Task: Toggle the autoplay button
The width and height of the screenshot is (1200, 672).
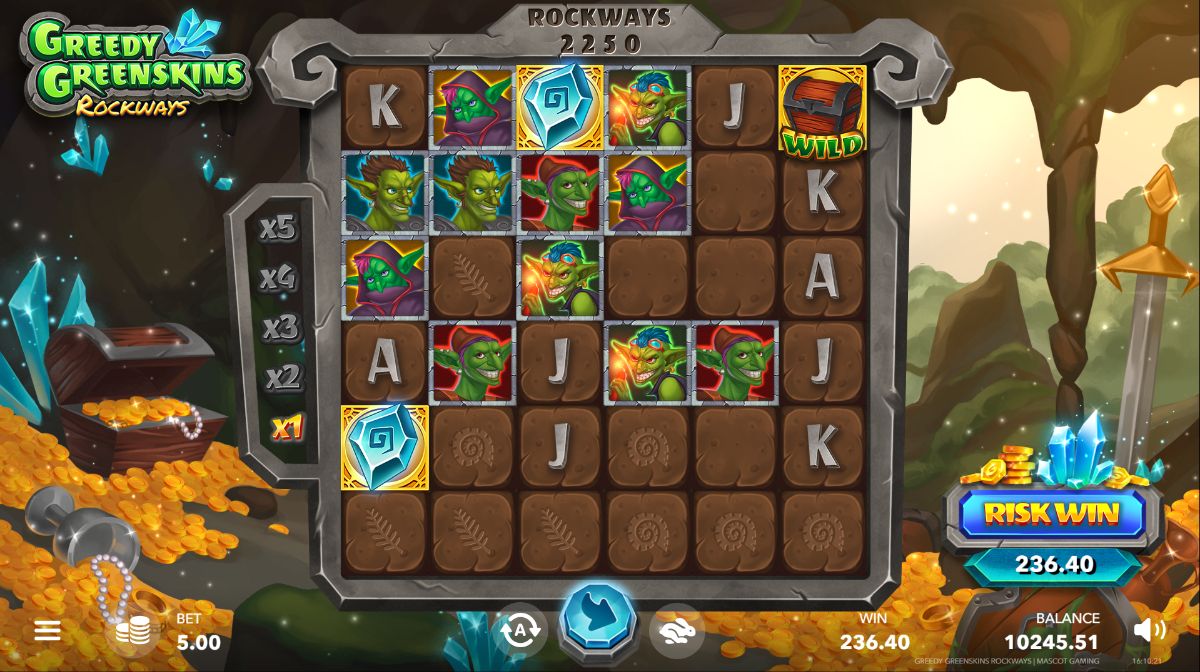Action: click(520, 630)
